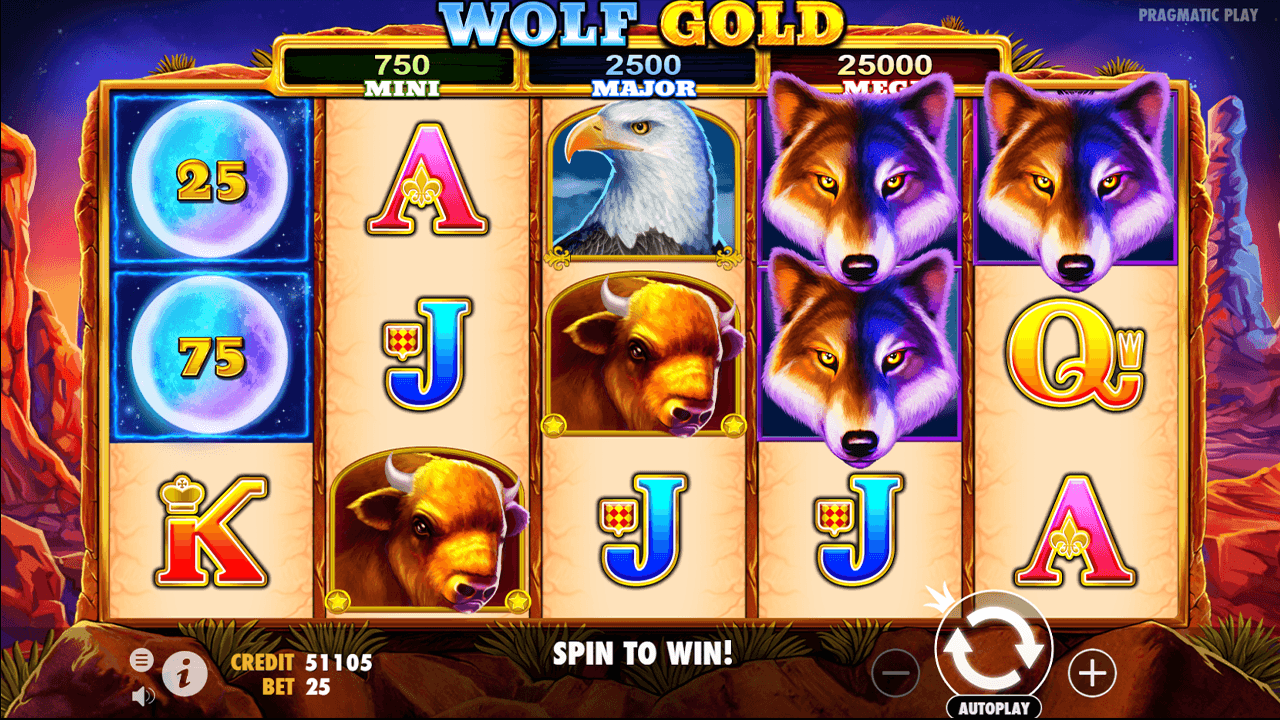Open the MINI jackpot display showing 750

(x=400, y=68)
